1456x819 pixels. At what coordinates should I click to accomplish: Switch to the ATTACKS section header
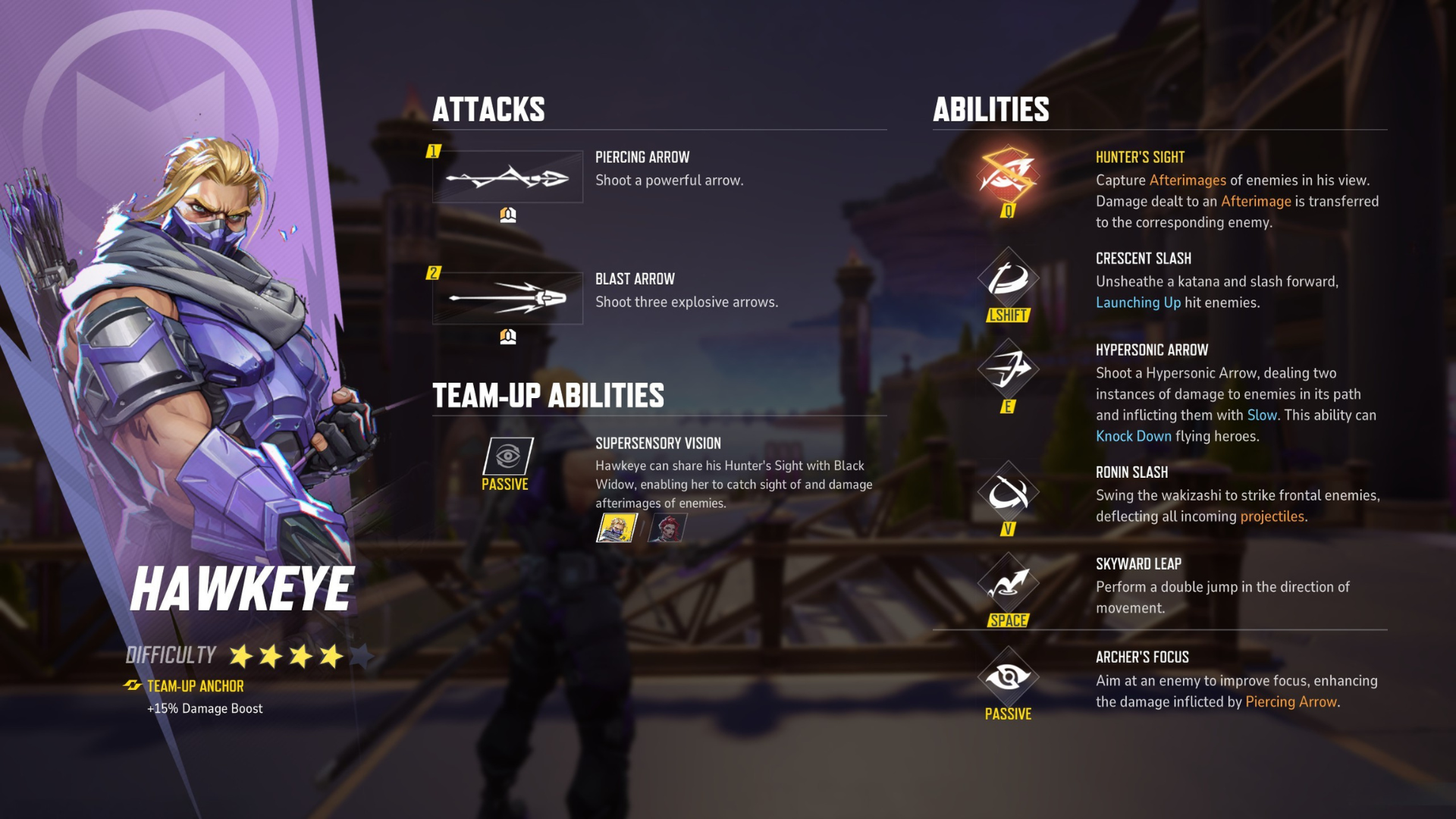pyautogui.click(x=488, y=109)
